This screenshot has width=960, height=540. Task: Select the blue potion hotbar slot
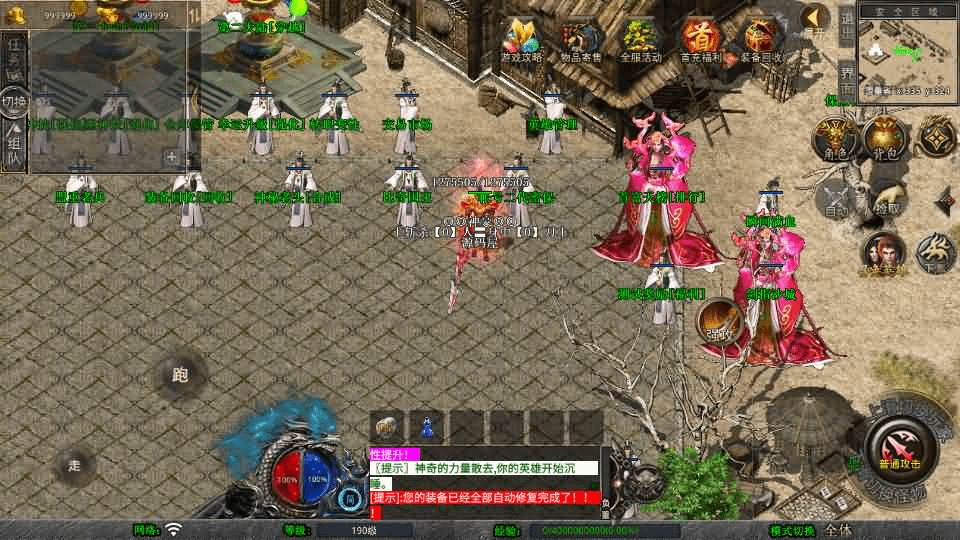pyautogui.click(x=427, y=427)
